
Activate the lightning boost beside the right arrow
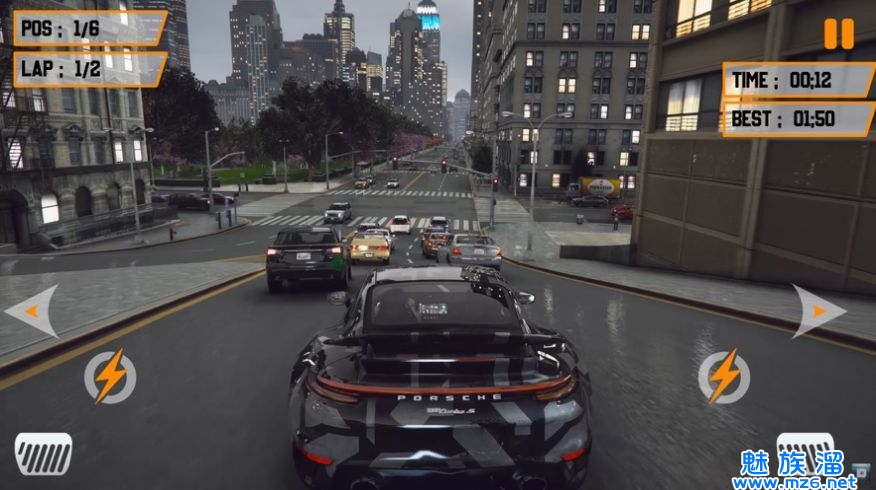(722, 376)
